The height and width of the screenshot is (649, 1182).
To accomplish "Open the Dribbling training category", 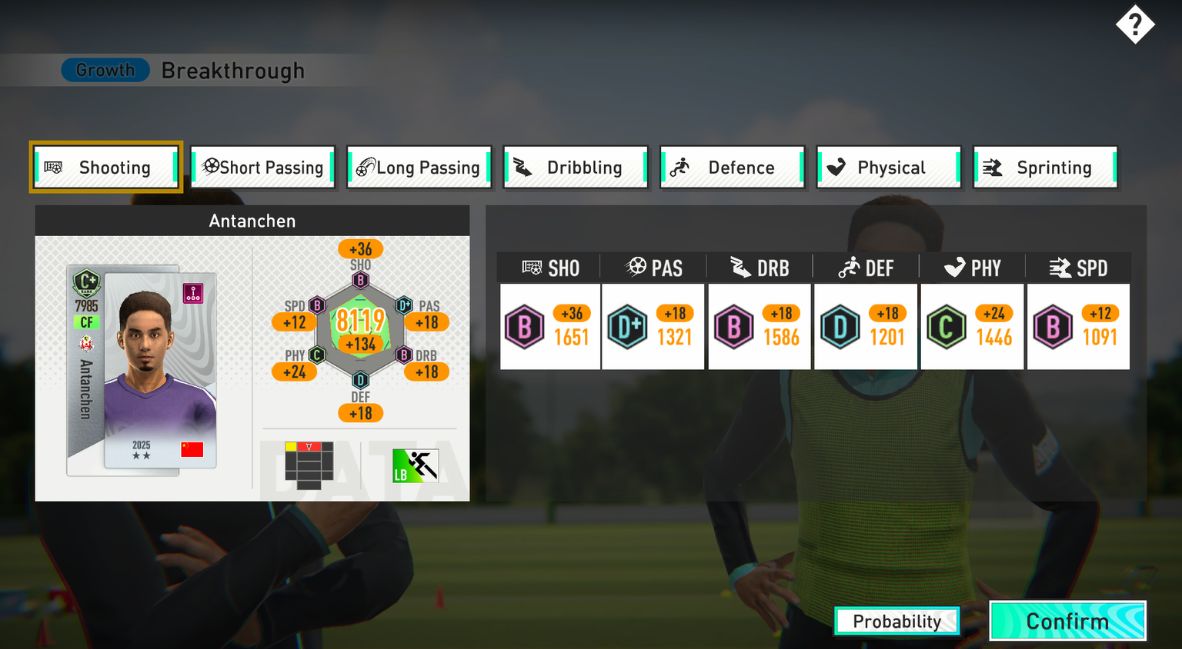I will pyautogui.click(x=576, y=167).
